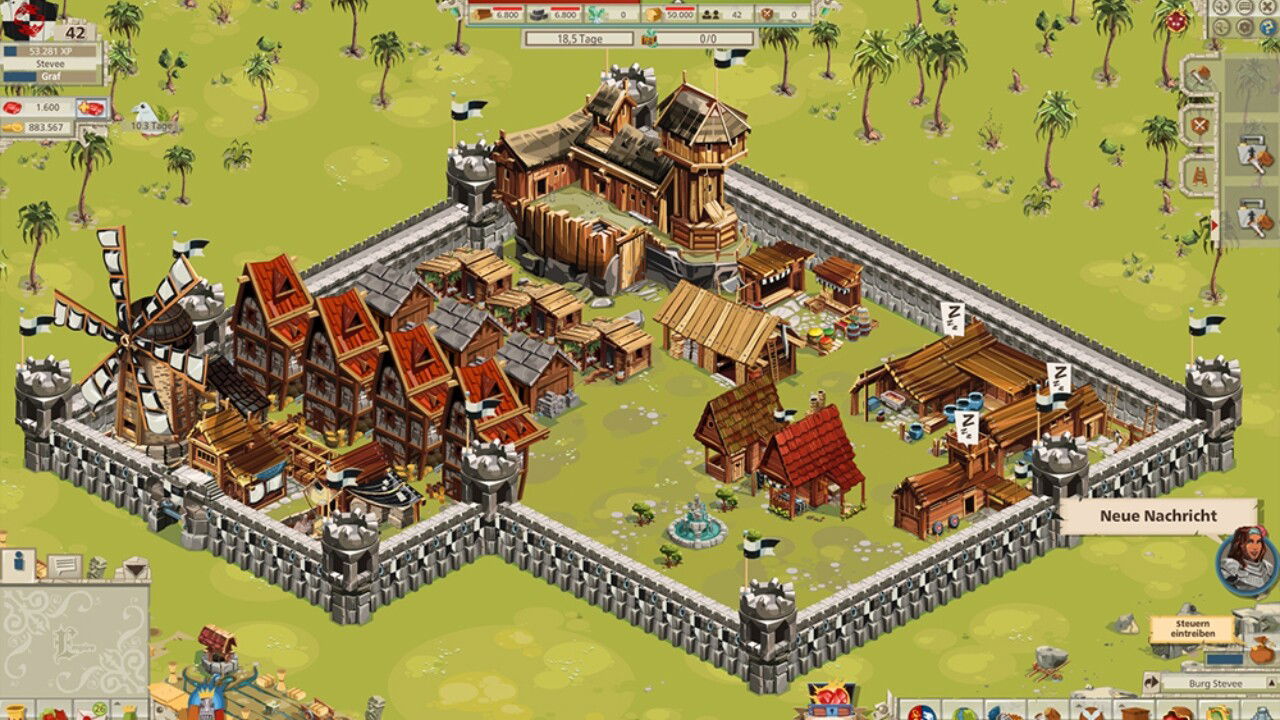Screen dimensions: 1280x720
Task: Collect taxes with Steuern eintreiben
Action: (x=1191, y=629)
